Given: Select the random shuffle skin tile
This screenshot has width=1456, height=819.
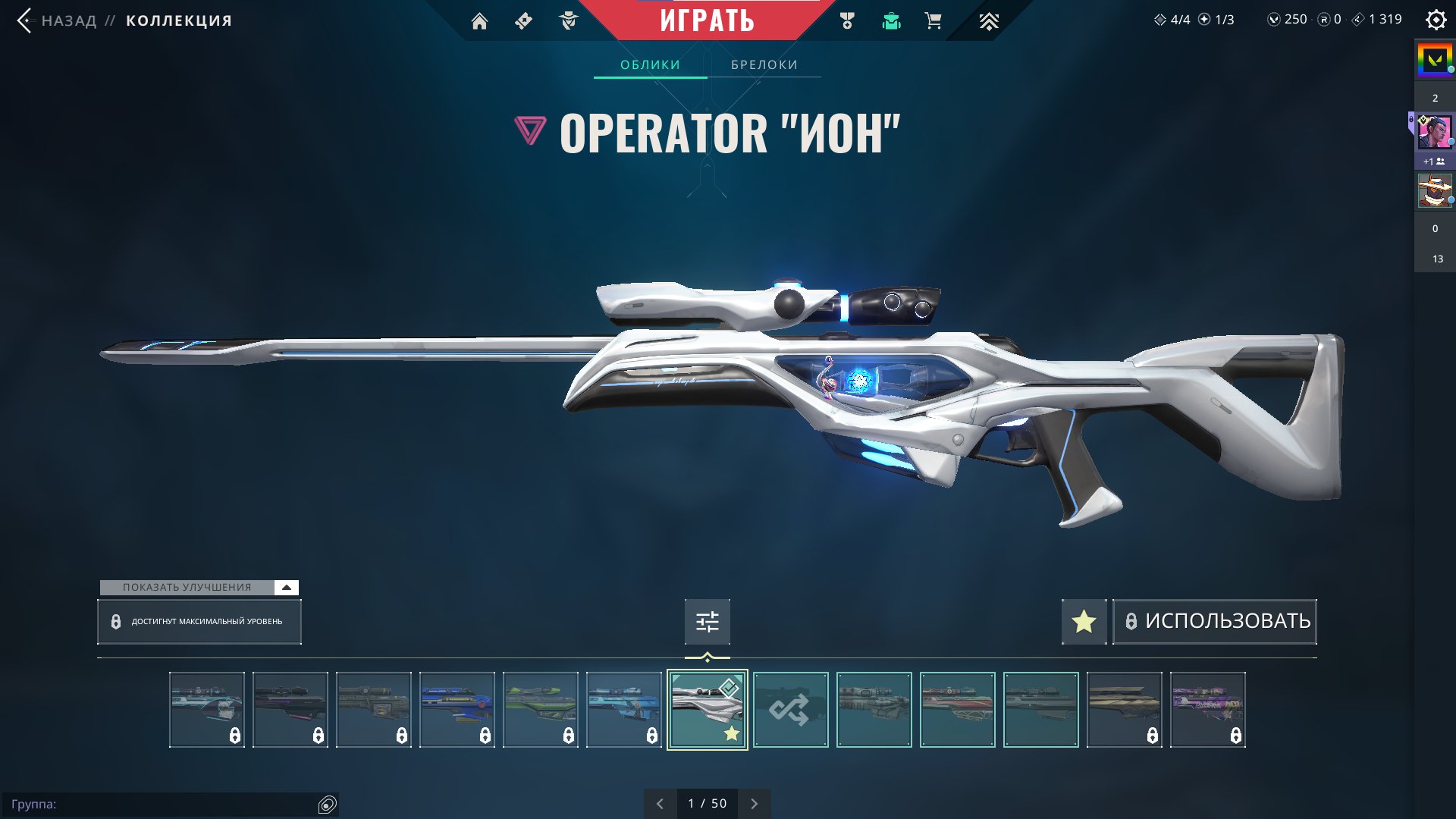Looking at the screenshot, I should coord(790,710).
